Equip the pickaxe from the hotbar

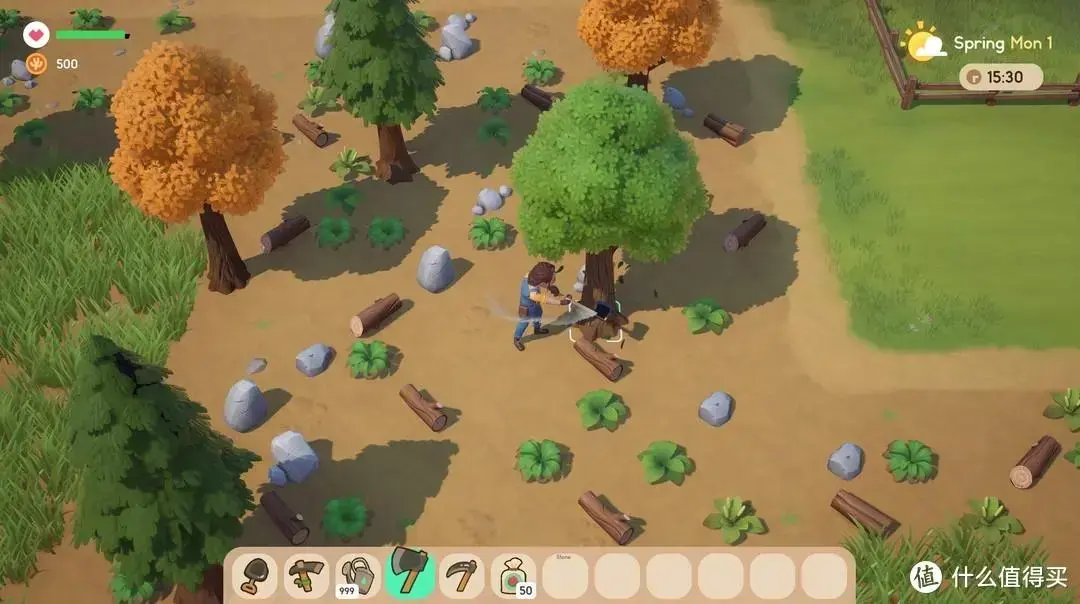[x=306, y=576]
